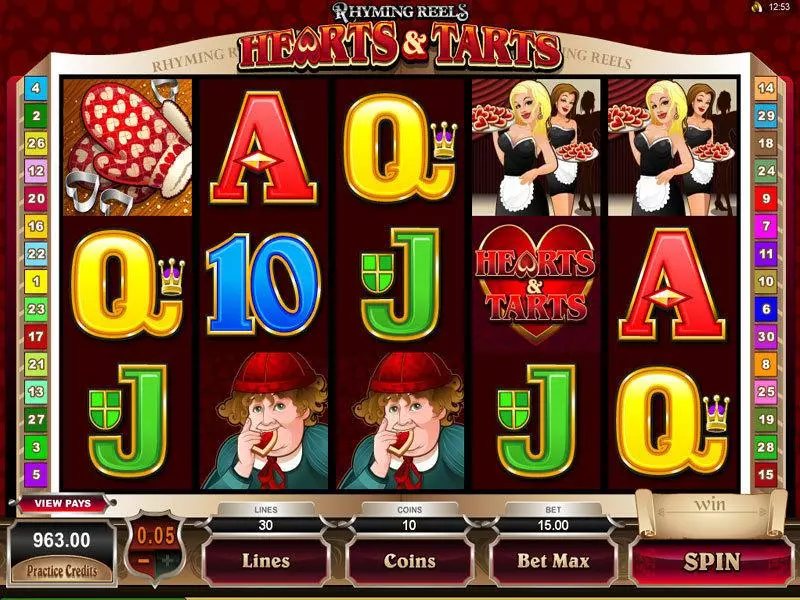The width and height of the screenshot is (800, 600).
Task: Spin the reels with the SPIN button
Action: pos(712,561)
